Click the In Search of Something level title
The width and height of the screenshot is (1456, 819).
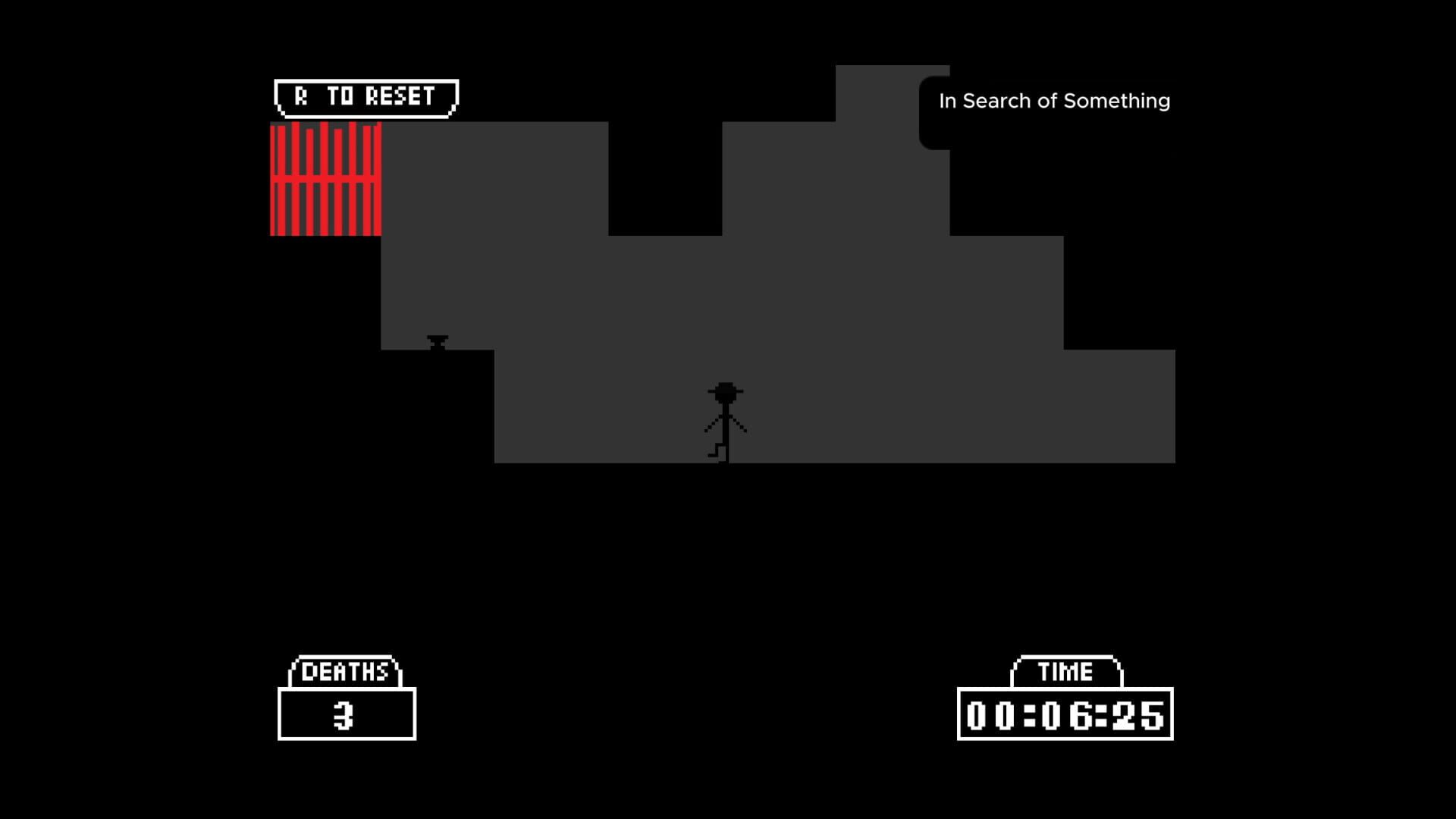[x=1054, y=100]
